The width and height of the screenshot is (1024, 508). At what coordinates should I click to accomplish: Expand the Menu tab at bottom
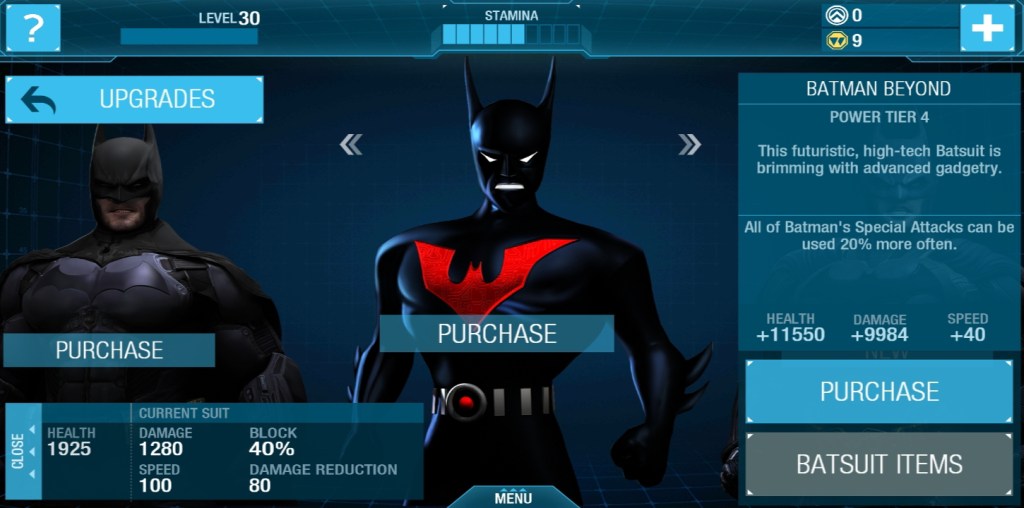tap(513, 497)
